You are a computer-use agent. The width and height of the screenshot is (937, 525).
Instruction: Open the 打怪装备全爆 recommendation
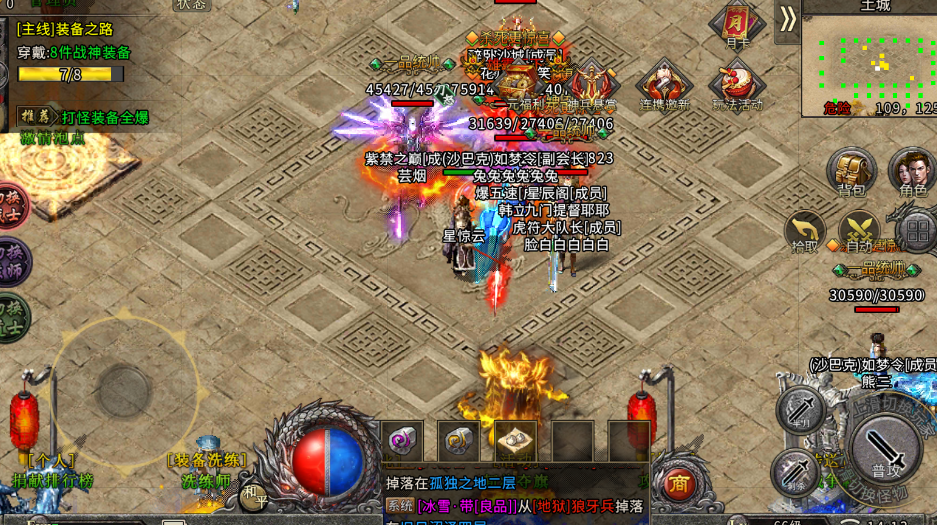tap(85, 117)
